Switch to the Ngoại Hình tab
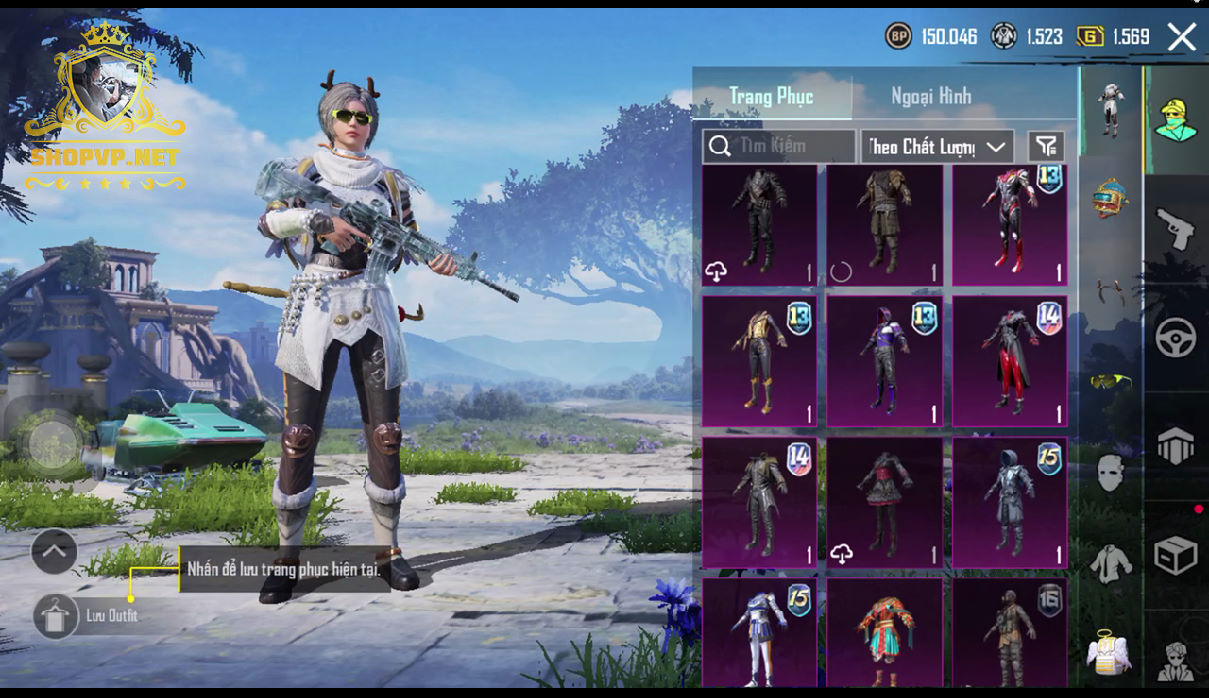 click(931, 97)
